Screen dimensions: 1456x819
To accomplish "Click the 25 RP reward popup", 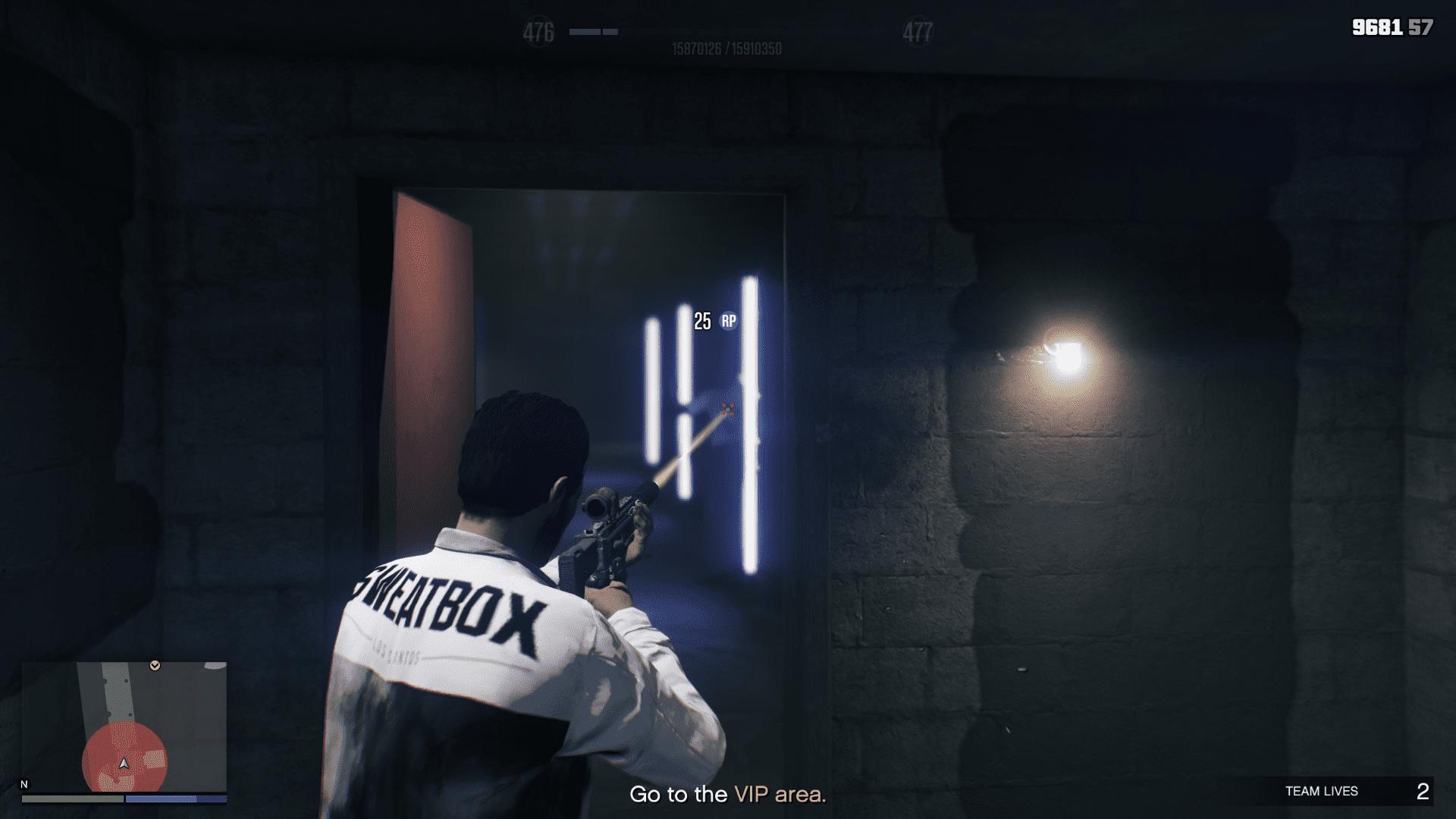I will [716, 319].
